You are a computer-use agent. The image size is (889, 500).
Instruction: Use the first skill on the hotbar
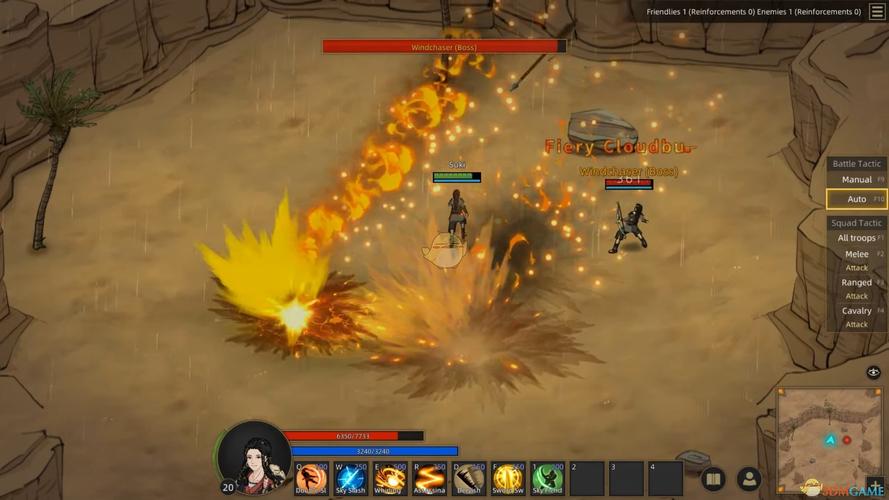point(312,479)
